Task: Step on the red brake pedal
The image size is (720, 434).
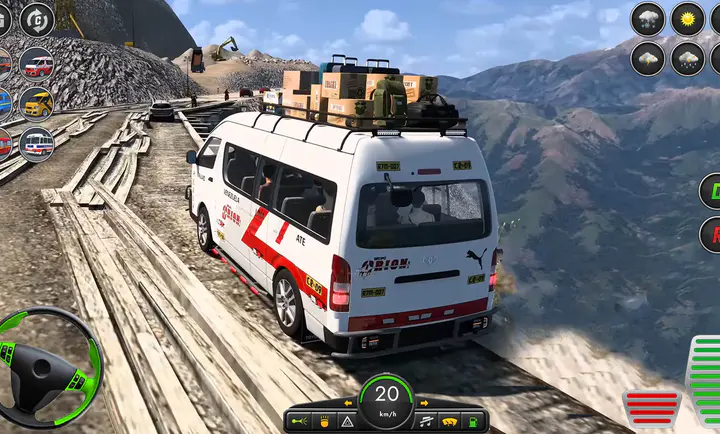Action: point(651,407)
